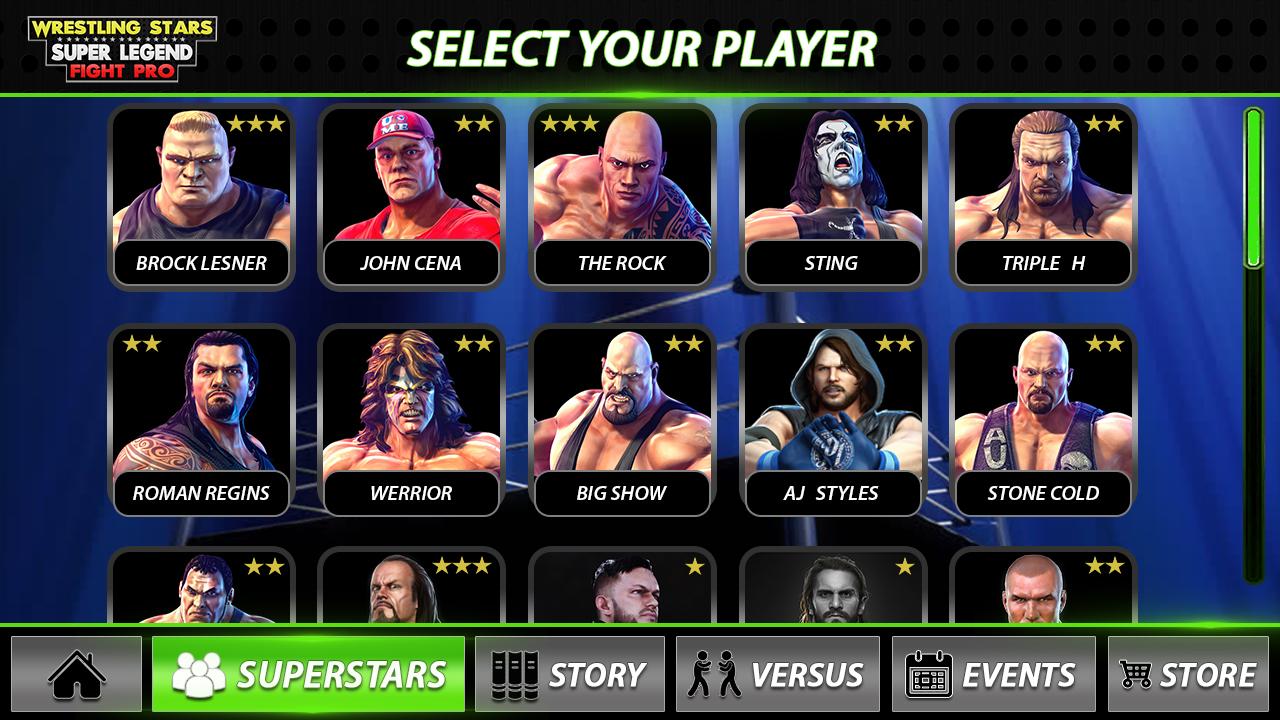
Task: Select Brock Lesner as your player
Action: pos(201,197)
